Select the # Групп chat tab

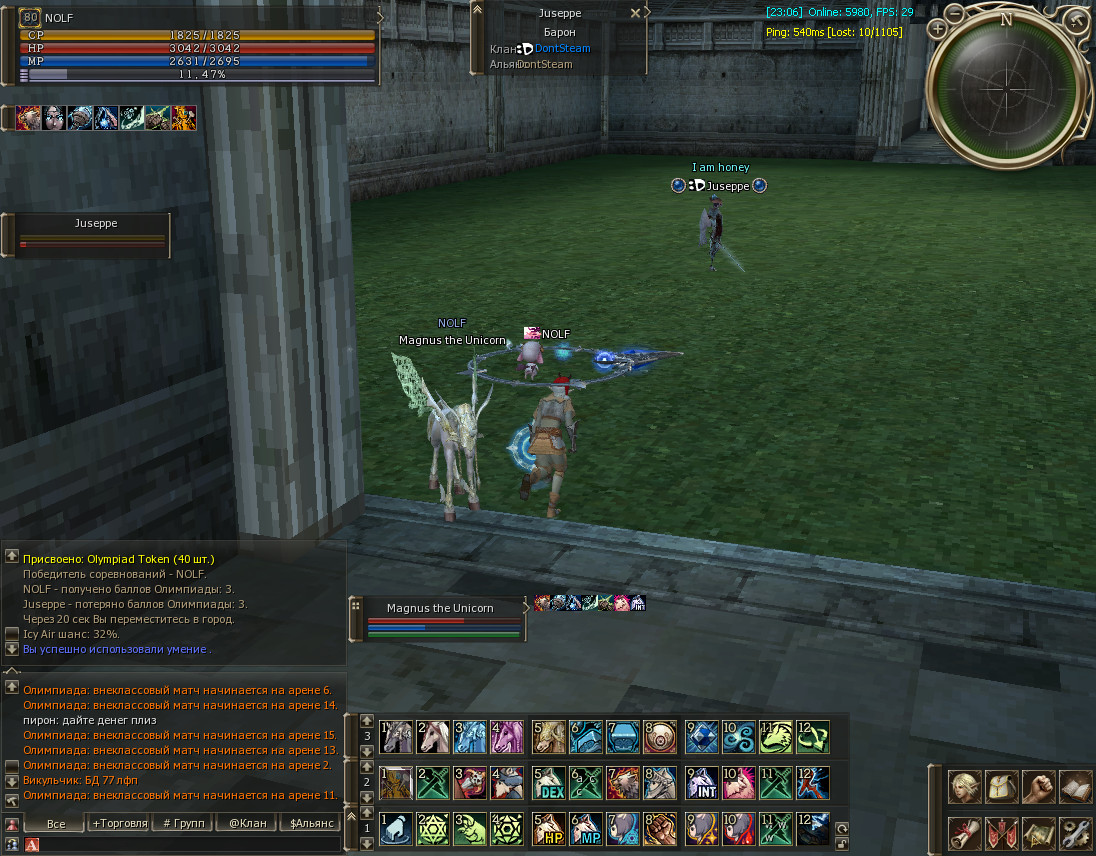tap(183, 823)
